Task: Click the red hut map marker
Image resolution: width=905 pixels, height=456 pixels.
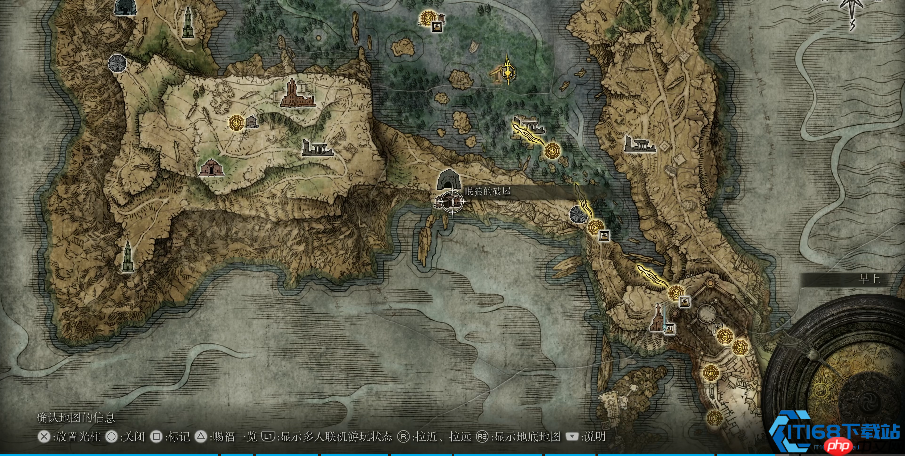Action: 211,166
